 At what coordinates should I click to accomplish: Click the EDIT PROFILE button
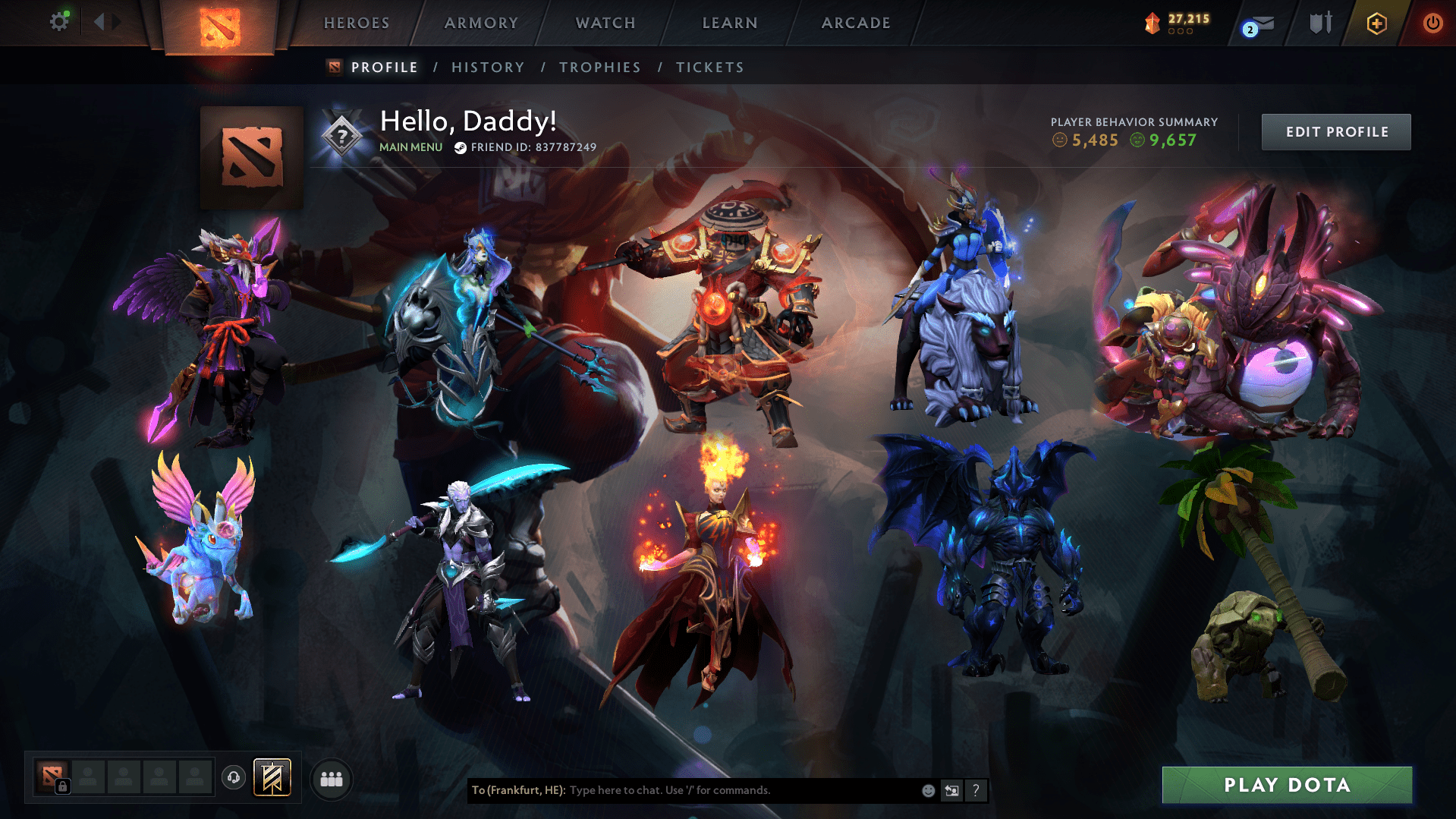[1335, 131]
